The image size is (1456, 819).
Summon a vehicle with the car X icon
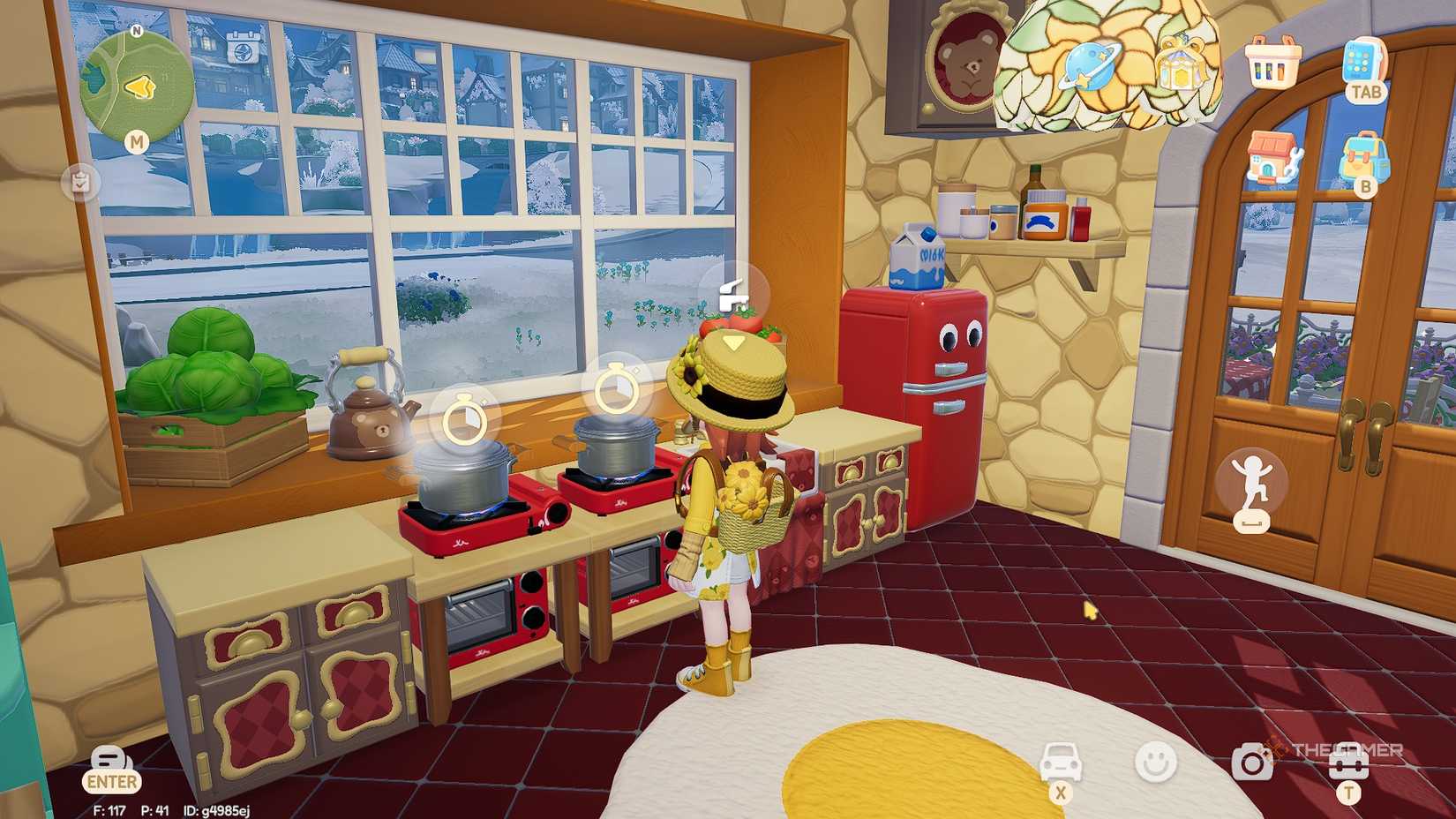1063,761
